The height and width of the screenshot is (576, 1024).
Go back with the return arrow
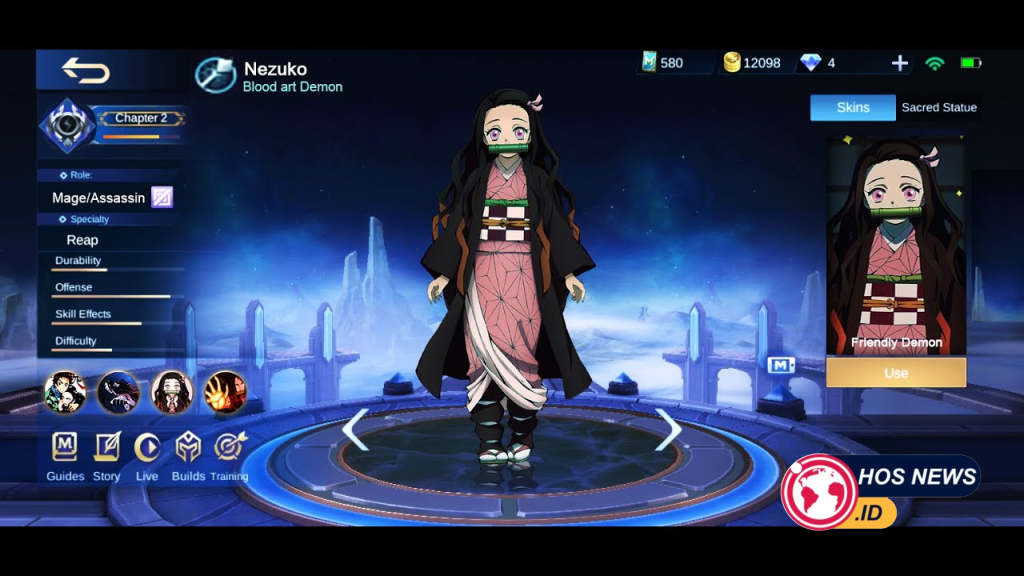[x=86, y=70]
